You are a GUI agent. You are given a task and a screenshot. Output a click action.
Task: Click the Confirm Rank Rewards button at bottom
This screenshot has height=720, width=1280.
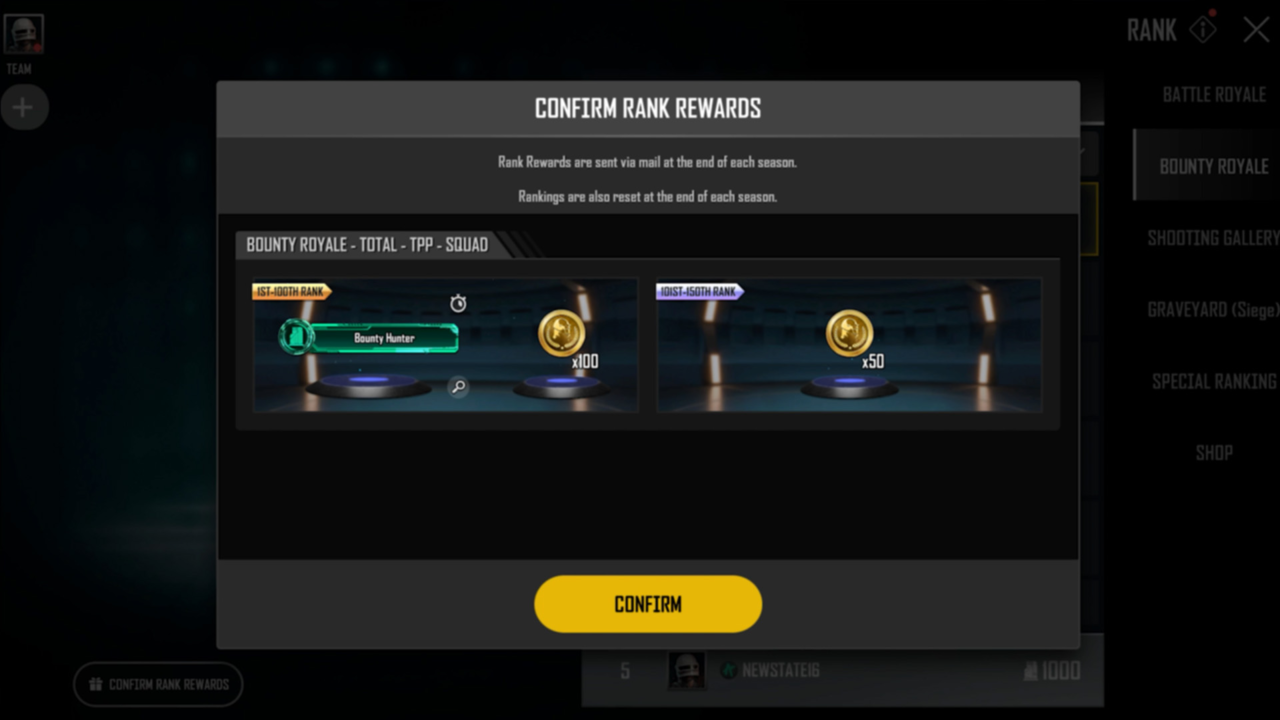click(x=158, y=685)
